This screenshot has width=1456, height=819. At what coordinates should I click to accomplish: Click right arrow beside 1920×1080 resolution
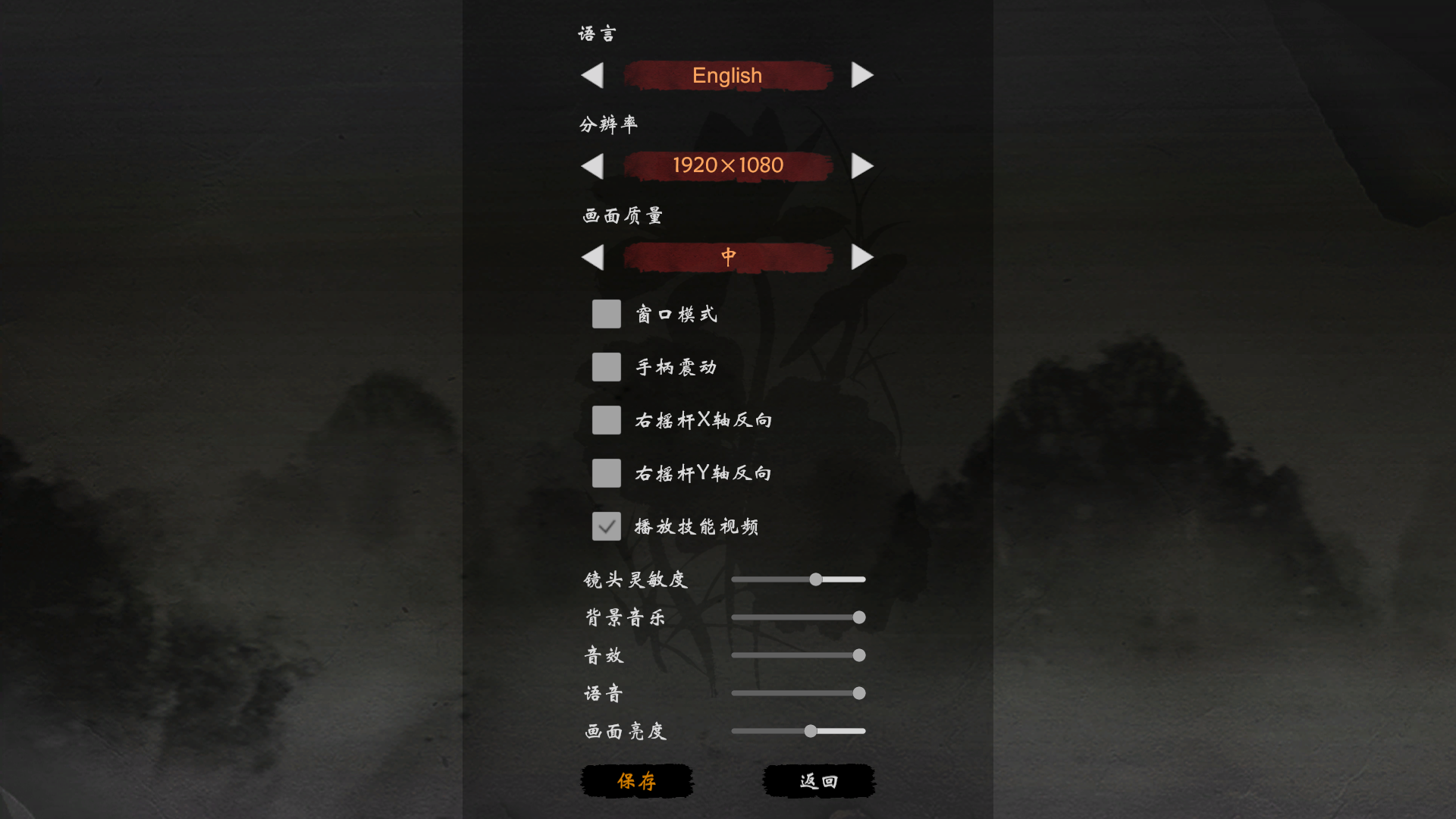862,165
